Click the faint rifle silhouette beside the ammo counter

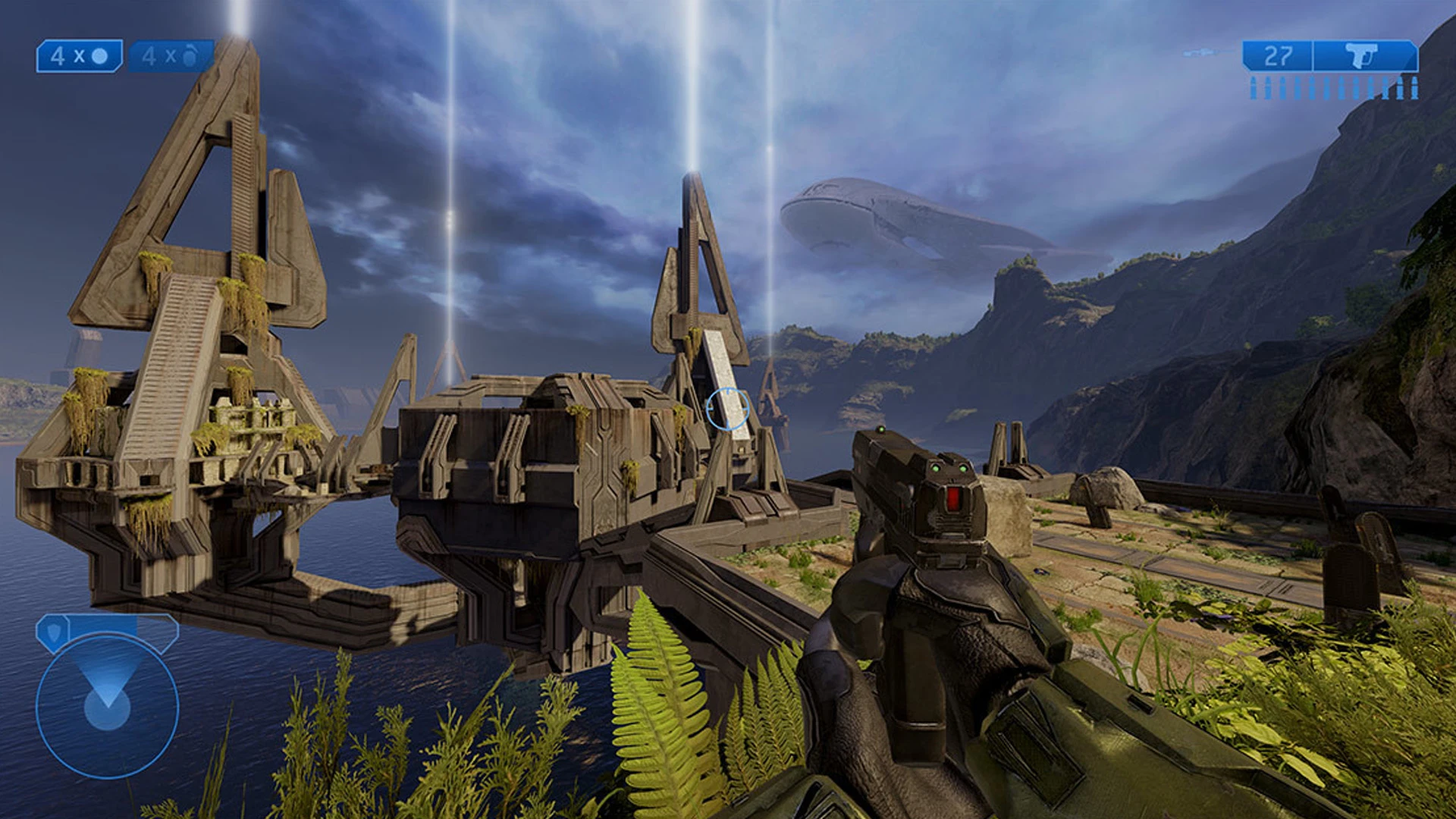(x=1202, y=53)
